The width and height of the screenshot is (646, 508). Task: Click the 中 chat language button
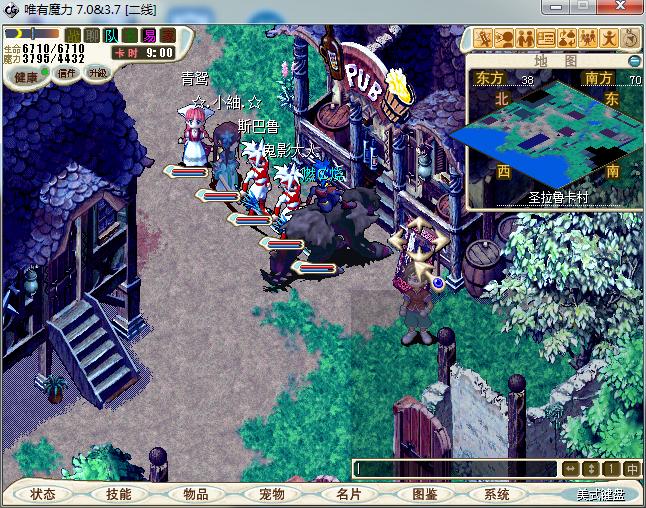[x=632, y=468]
